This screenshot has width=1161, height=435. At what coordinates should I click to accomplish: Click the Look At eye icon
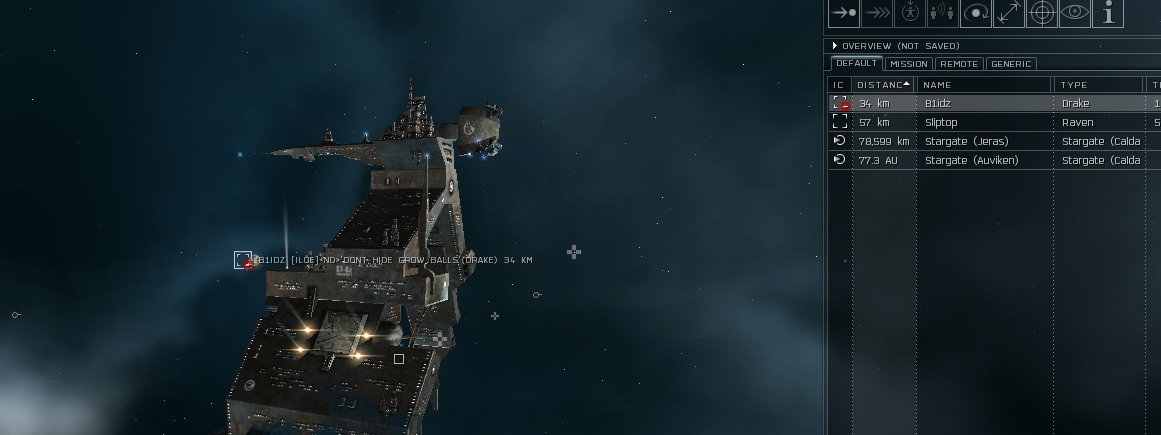[1075, 13]
